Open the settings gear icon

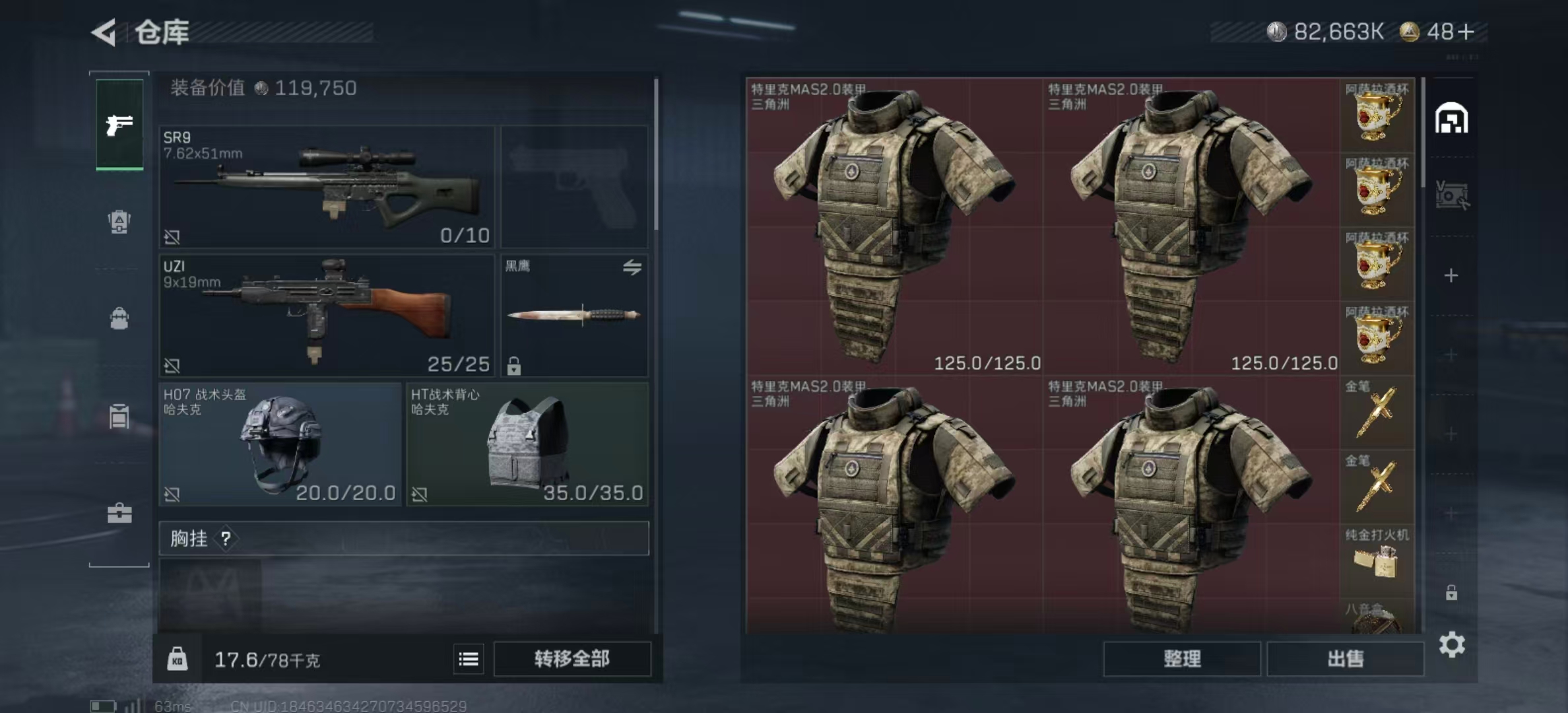click(x=1452, y=644)
